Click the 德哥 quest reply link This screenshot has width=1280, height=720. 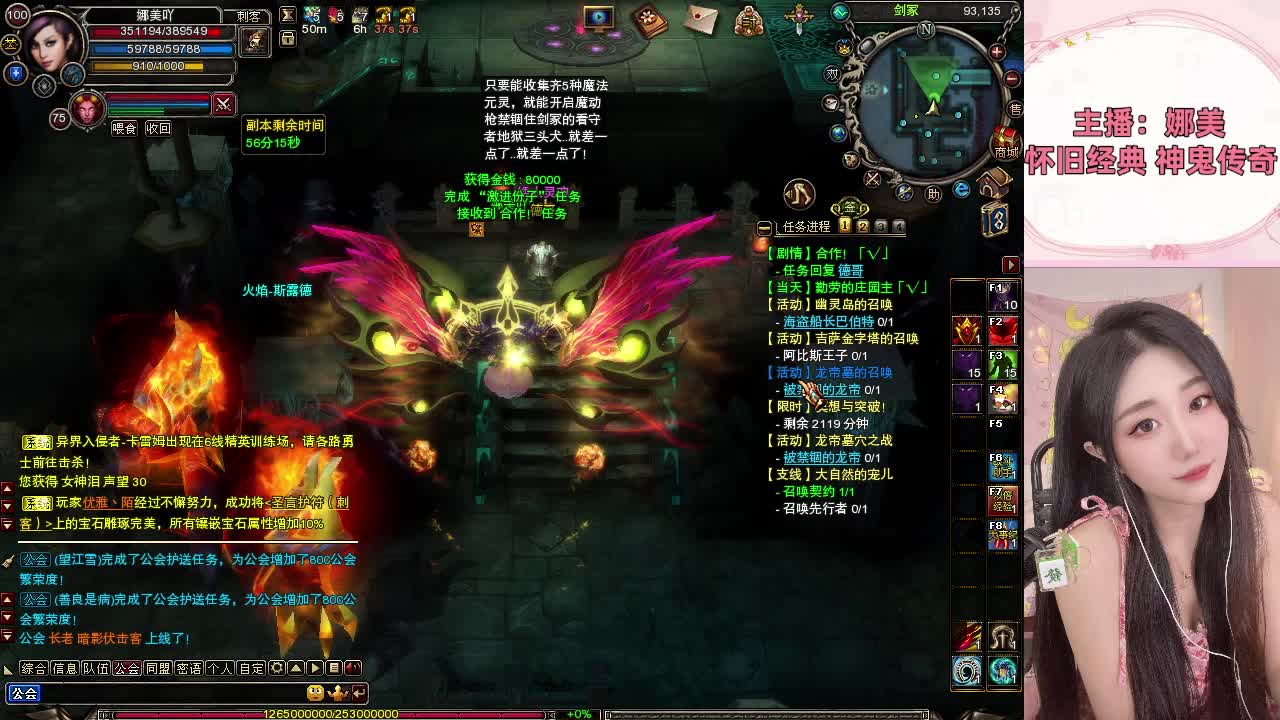pos(850,271)
